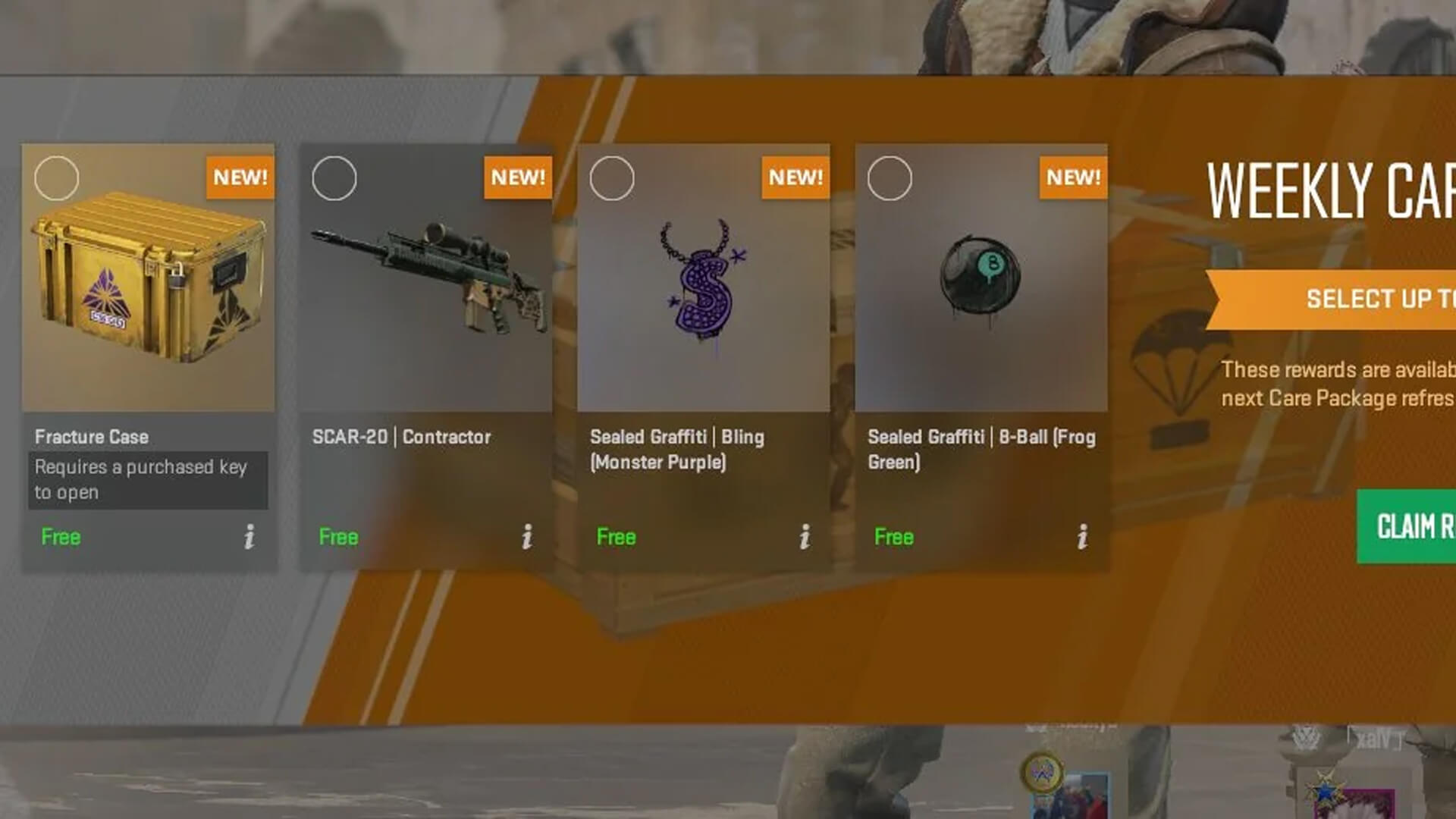Select the Fracture Case reward card
Viewport: 1456px width, 819px height.
(148, 303)
